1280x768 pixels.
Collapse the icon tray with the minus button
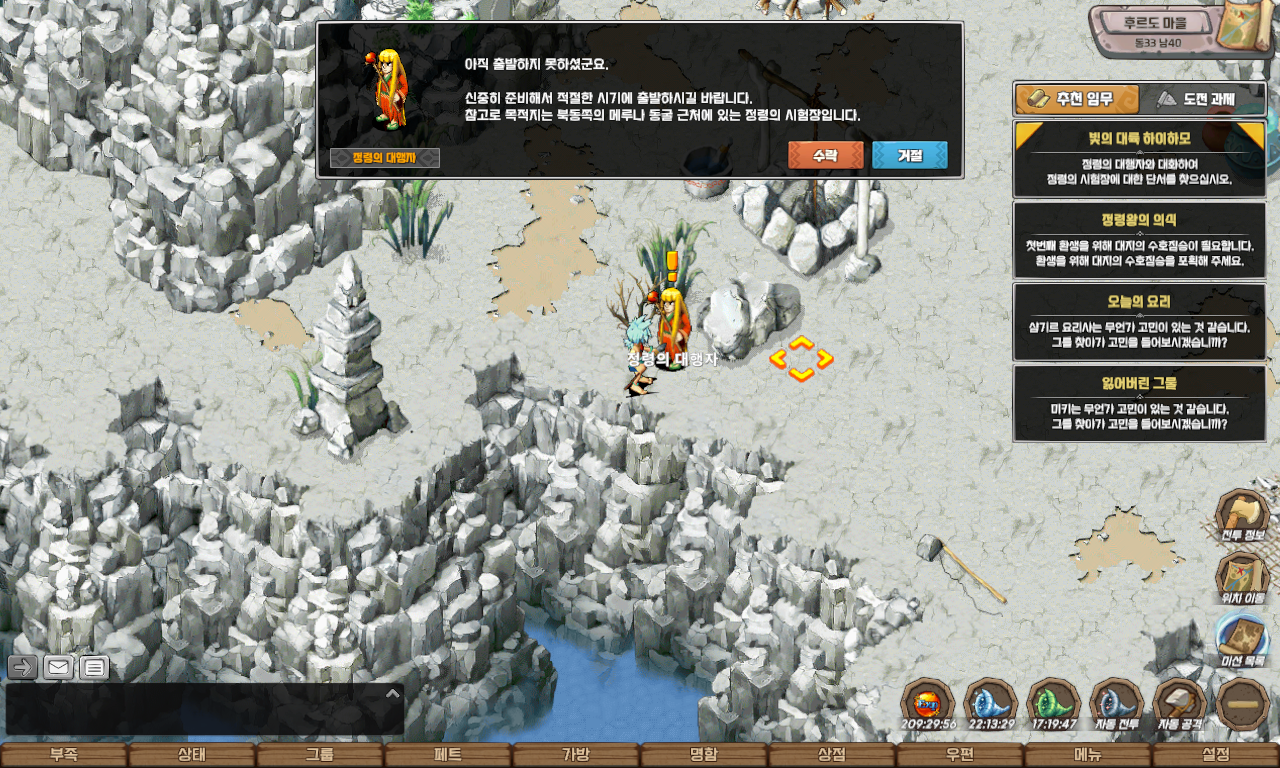(1243, 704)
